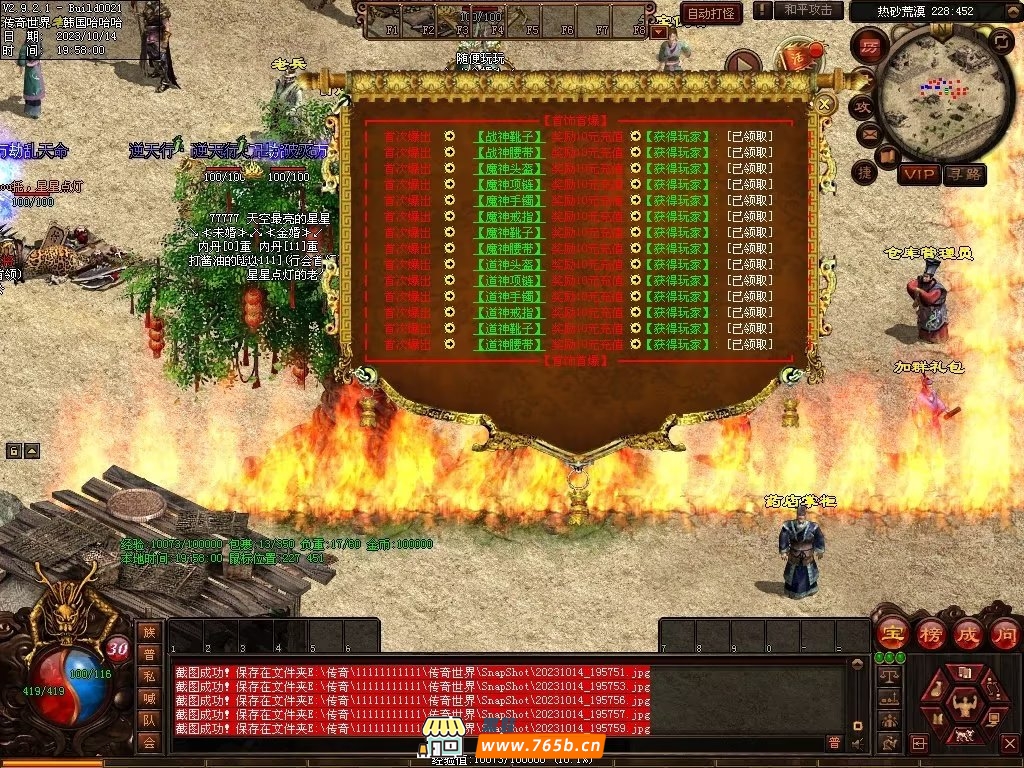
Task: Open the VIP panel
Action: click(918, 174)
